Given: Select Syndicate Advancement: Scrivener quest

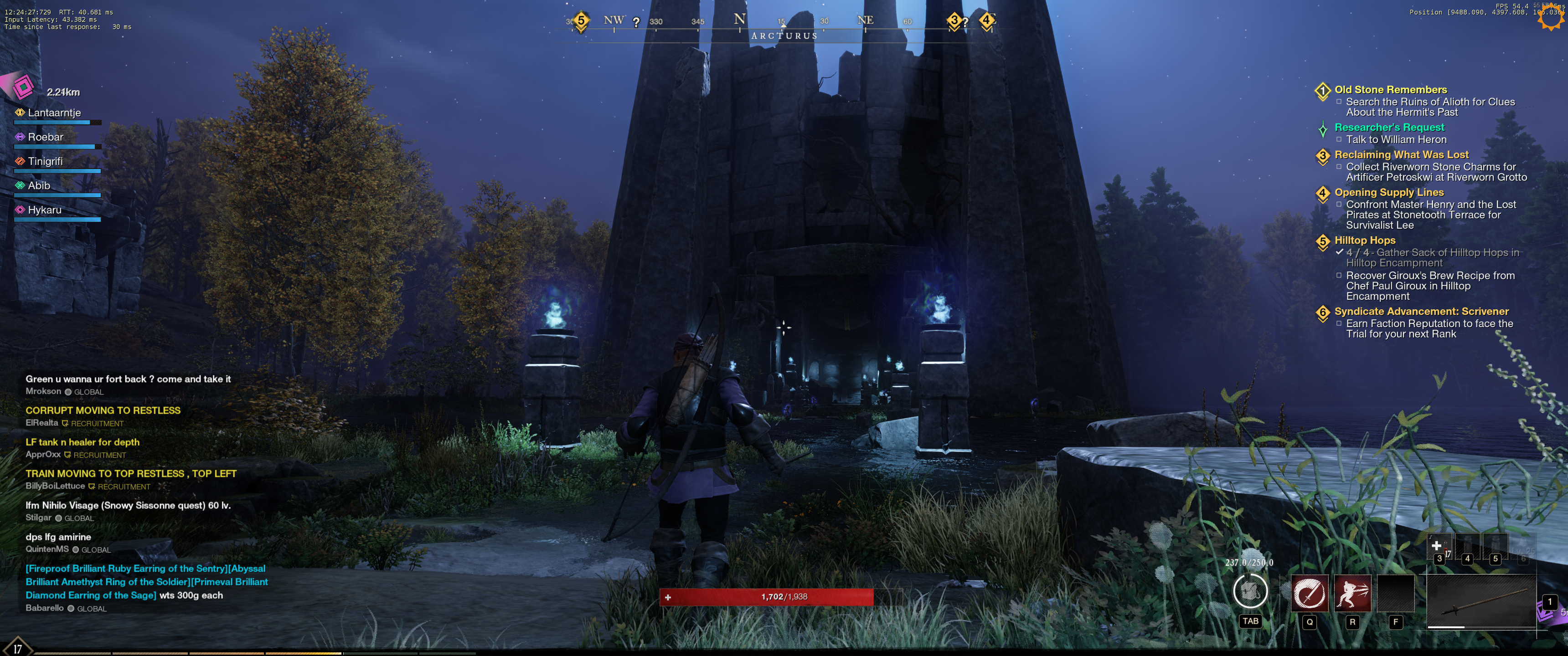Looking at the screenshot, I should (x=1421, y=312).
